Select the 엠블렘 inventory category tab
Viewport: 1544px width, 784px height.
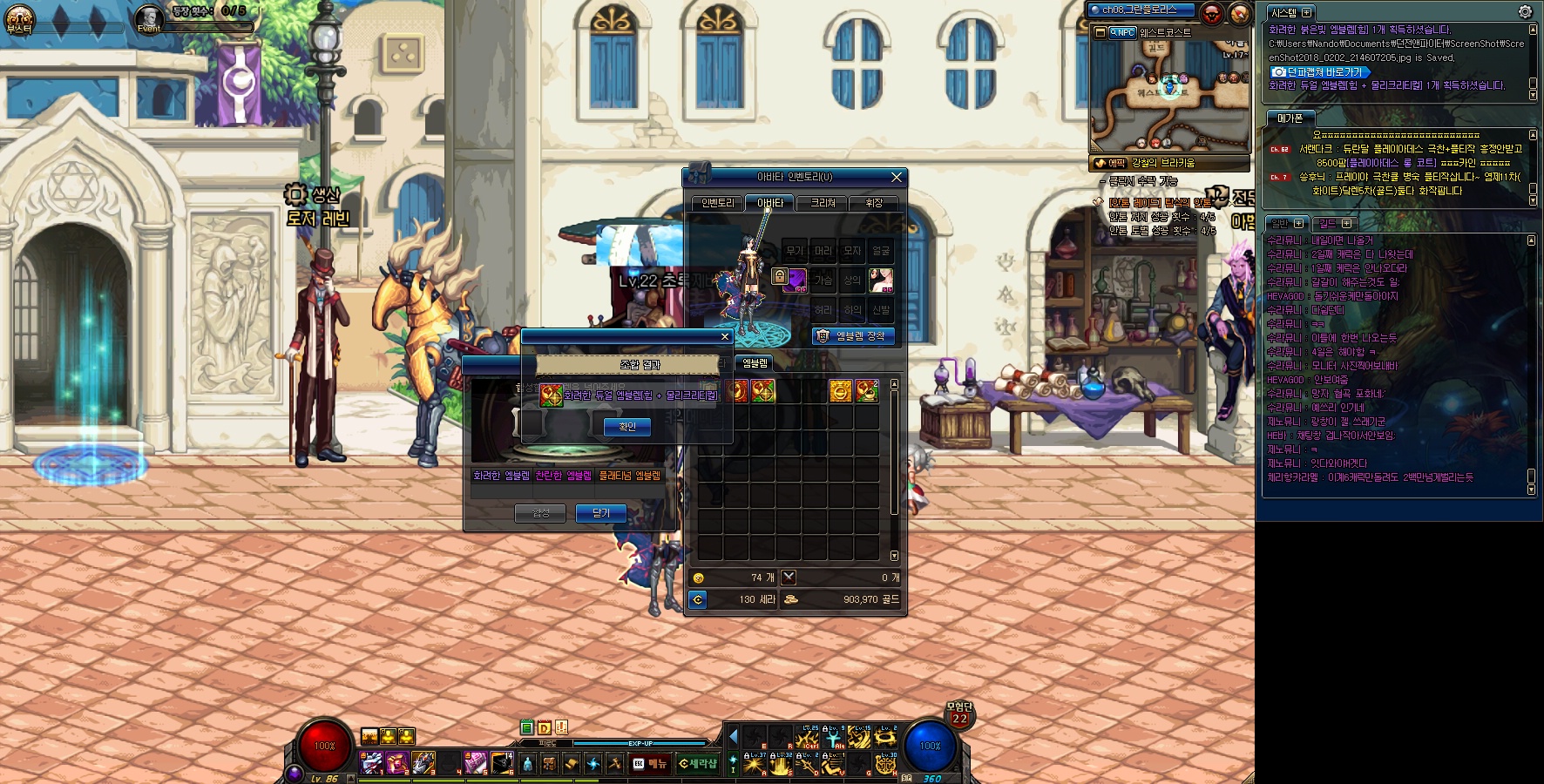click(755, 363)
